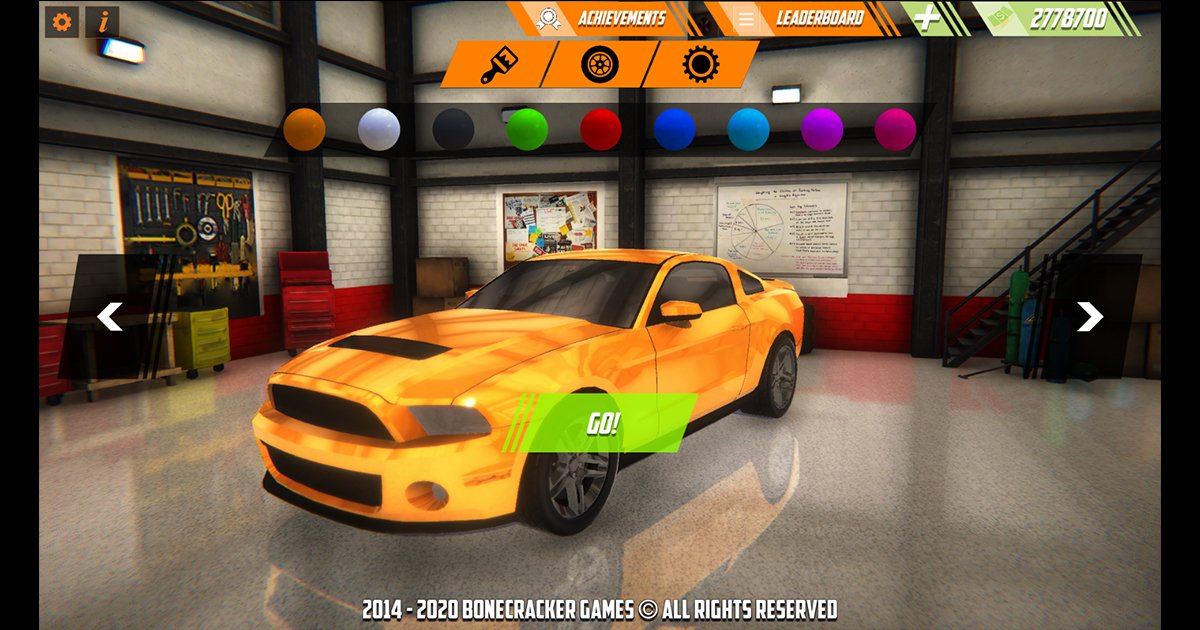The width and height of the screenshot is (1200, 630).
Task: Open the settings gear menu
Action: click(62, 22)
